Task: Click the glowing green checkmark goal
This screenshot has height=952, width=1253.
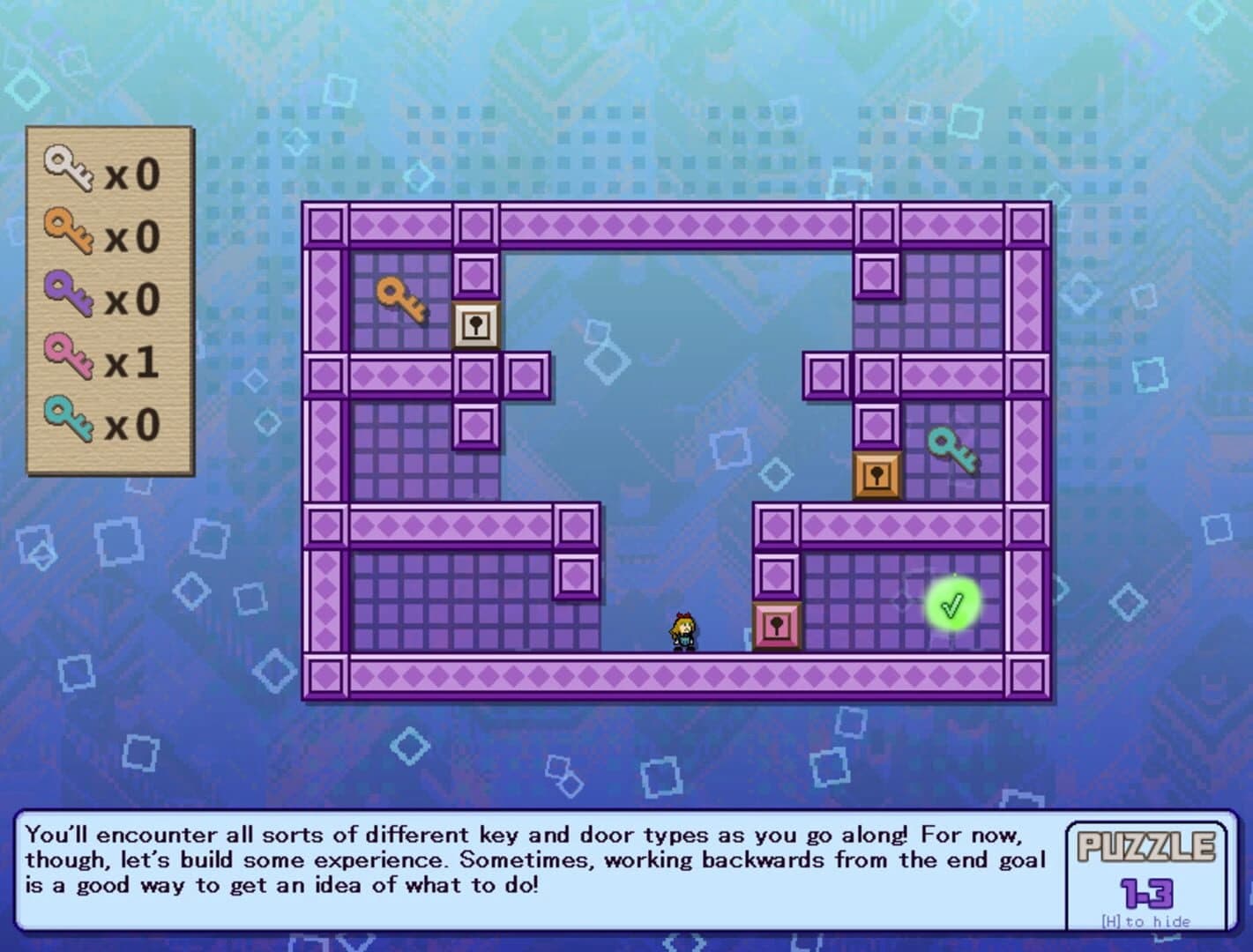Action: [953, 603]
